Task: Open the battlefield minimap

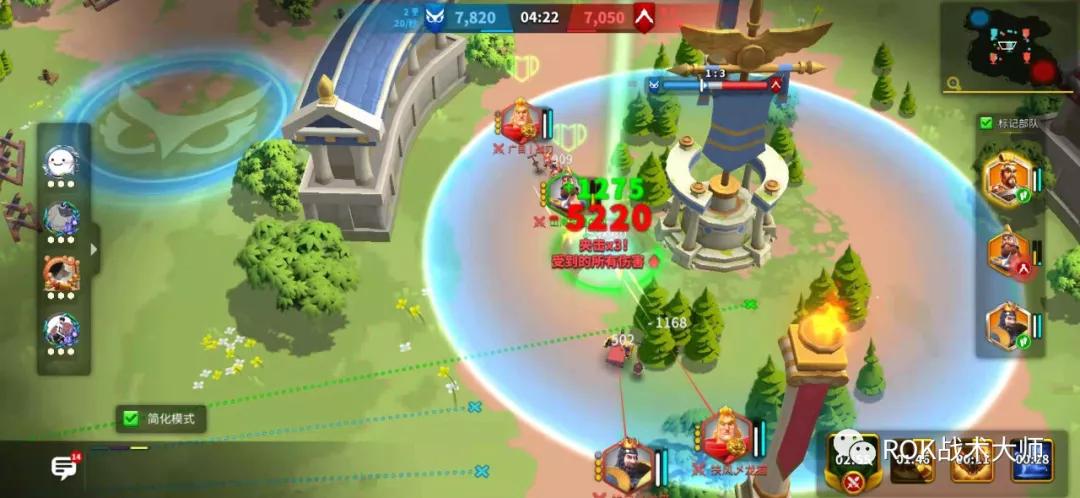Action: pyautogui.click(x=1010, y=45)
